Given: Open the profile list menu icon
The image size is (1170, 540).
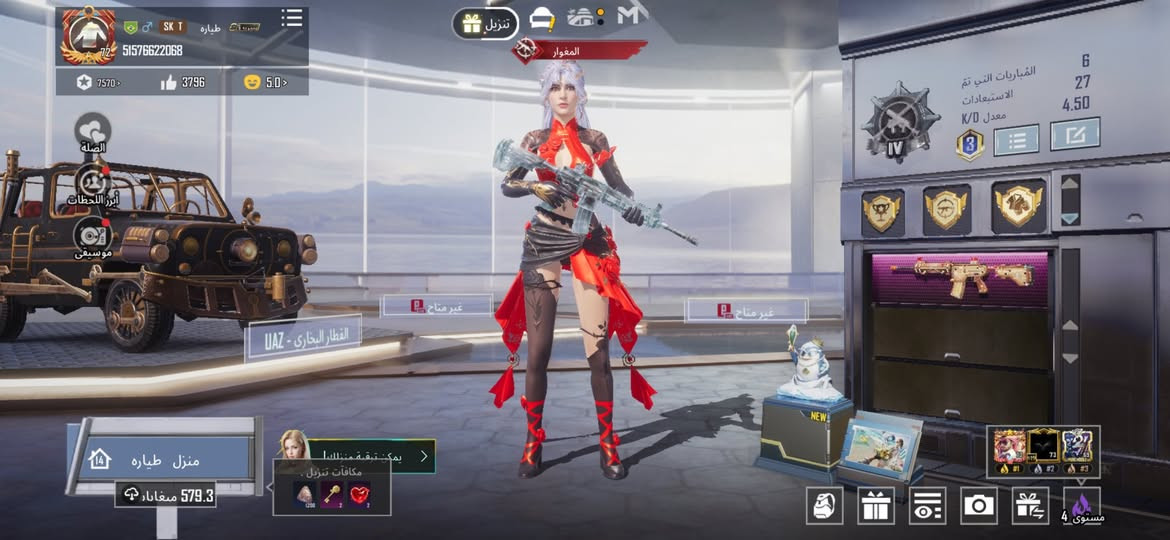Looking at the screenshot, I should click(x=291, y=18).
